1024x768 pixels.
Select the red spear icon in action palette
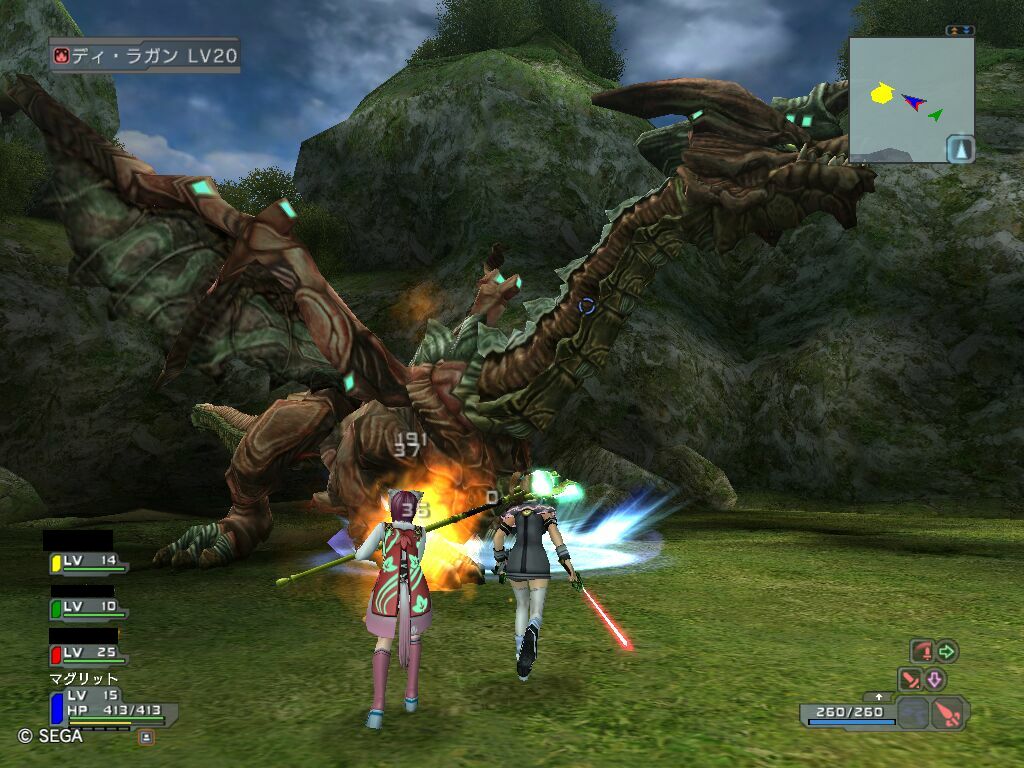click(x=949, y=713)
